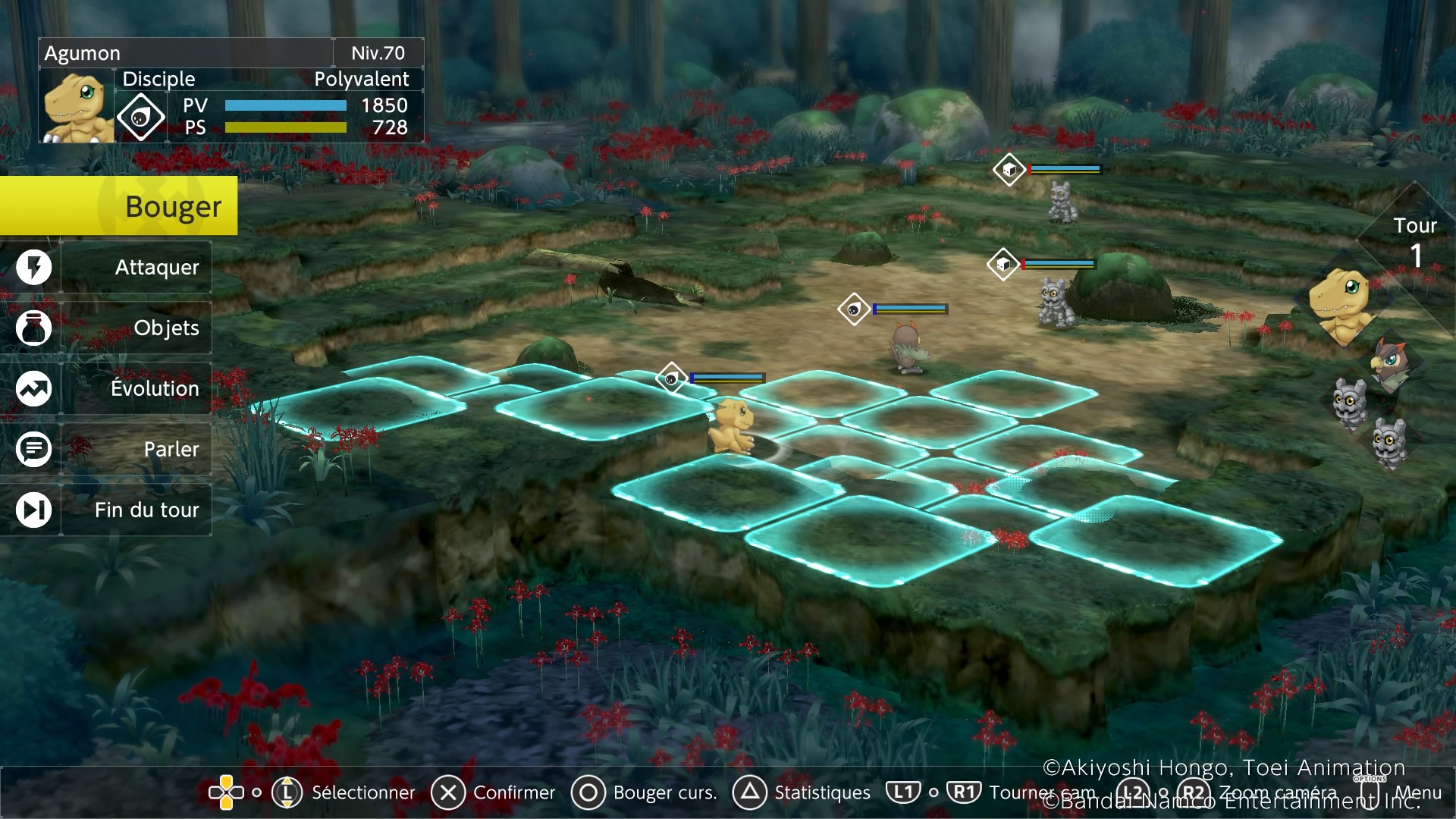Select the enemy marker above the distant Gotsumon
The height and width of the screenshot is (819, 1456).
(1009, 170)
